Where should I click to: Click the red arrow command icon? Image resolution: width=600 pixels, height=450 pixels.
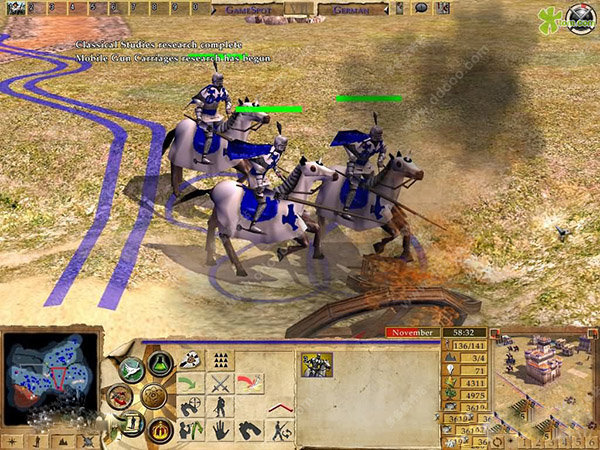coord(250,383)
